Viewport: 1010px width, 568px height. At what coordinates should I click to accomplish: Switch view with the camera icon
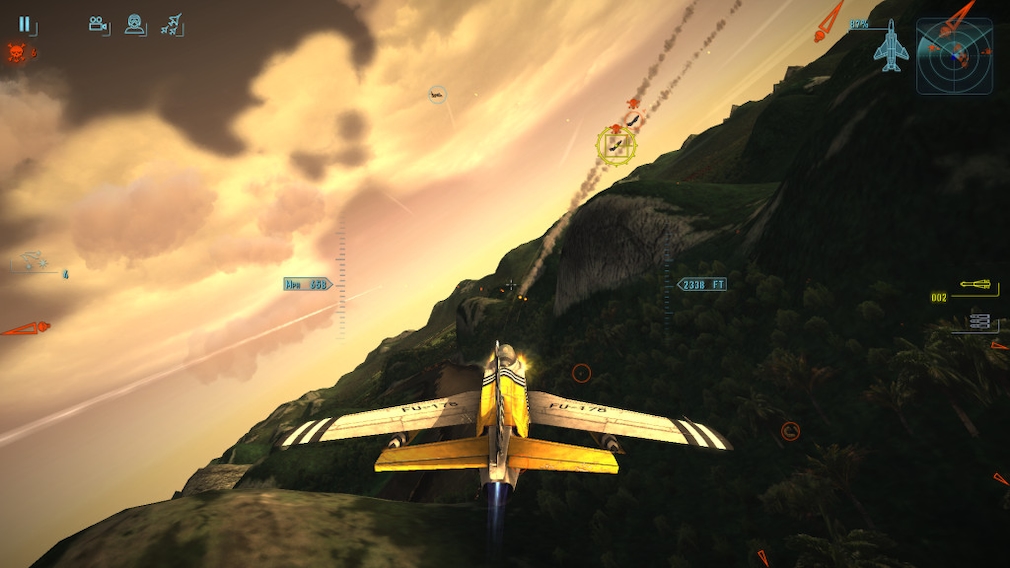point(99,25)
